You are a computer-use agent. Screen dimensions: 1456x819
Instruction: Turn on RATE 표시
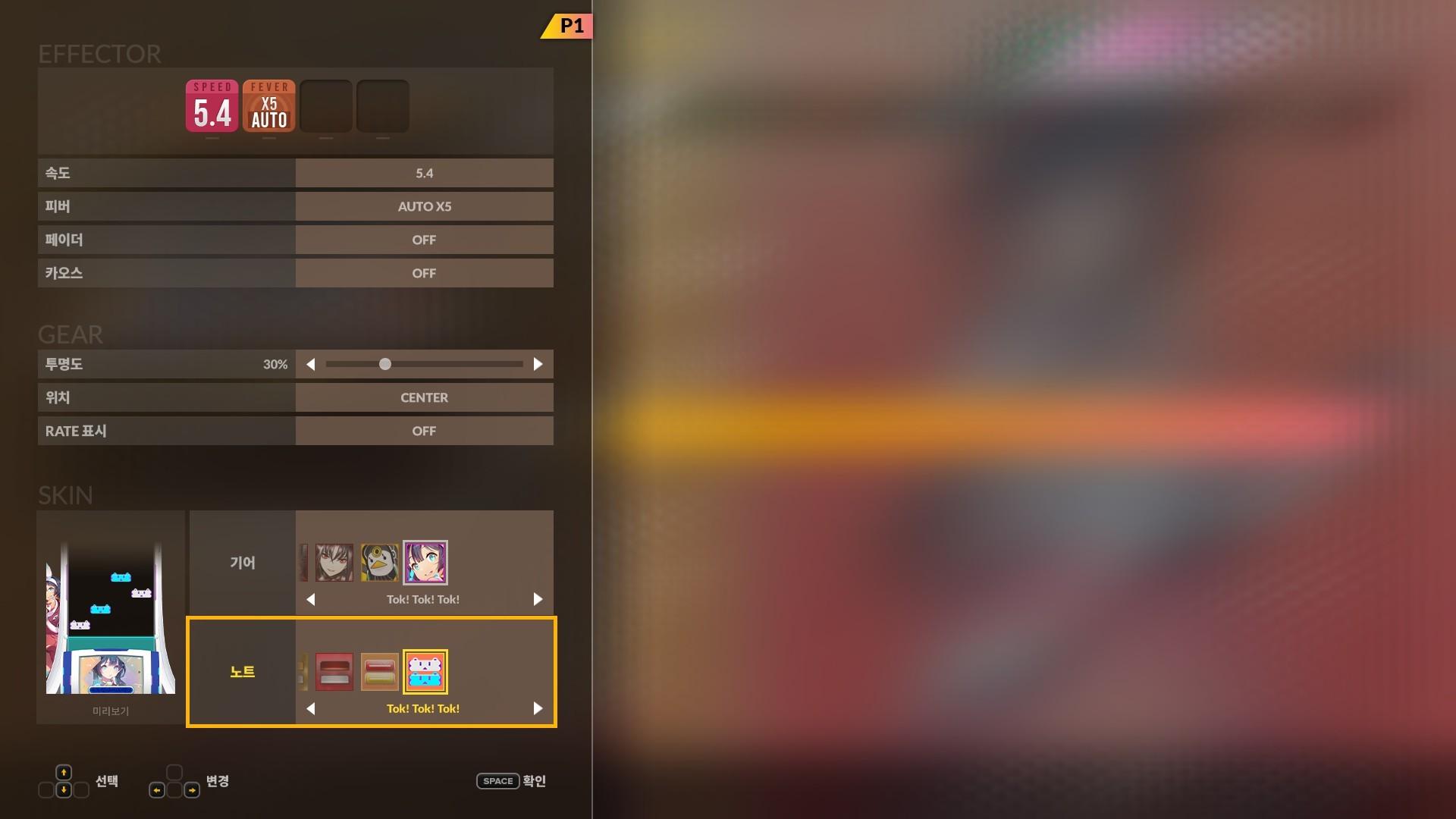coord(424,431)
